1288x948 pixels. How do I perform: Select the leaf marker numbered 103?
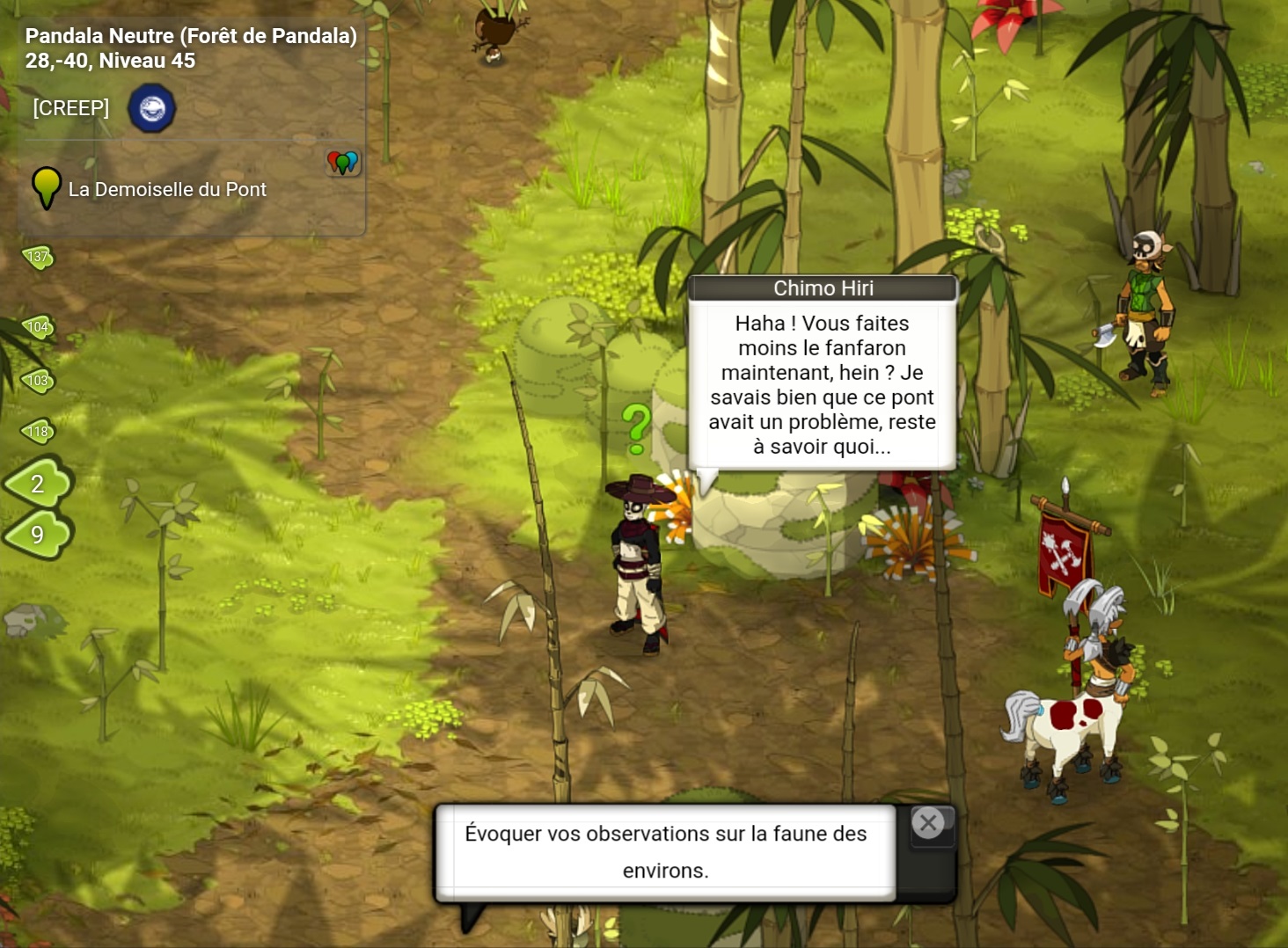(38, 381)
